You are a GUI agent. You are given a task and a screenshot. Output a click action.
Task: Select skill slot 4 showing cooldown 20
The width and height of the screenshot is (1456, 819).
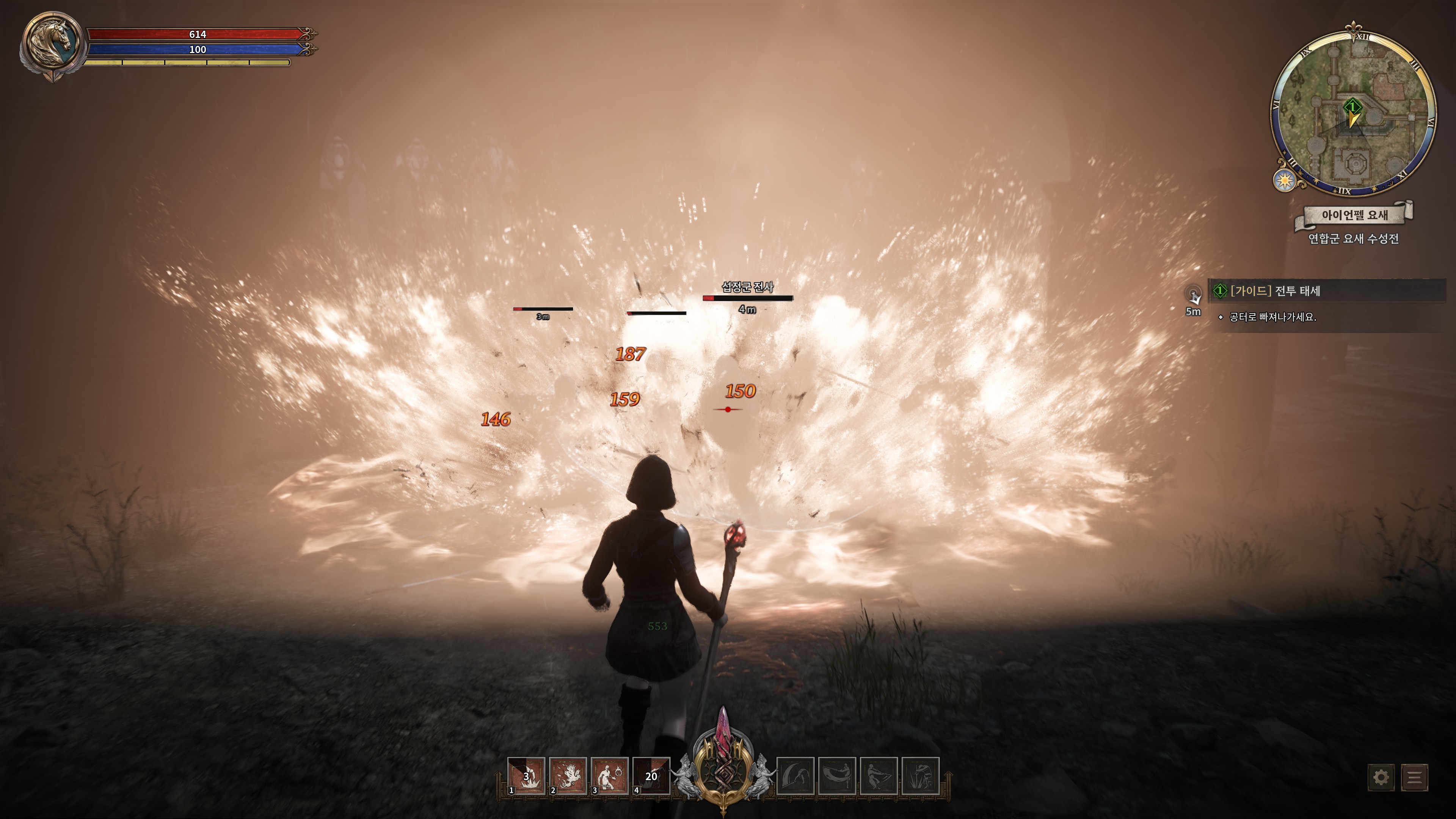651,776
